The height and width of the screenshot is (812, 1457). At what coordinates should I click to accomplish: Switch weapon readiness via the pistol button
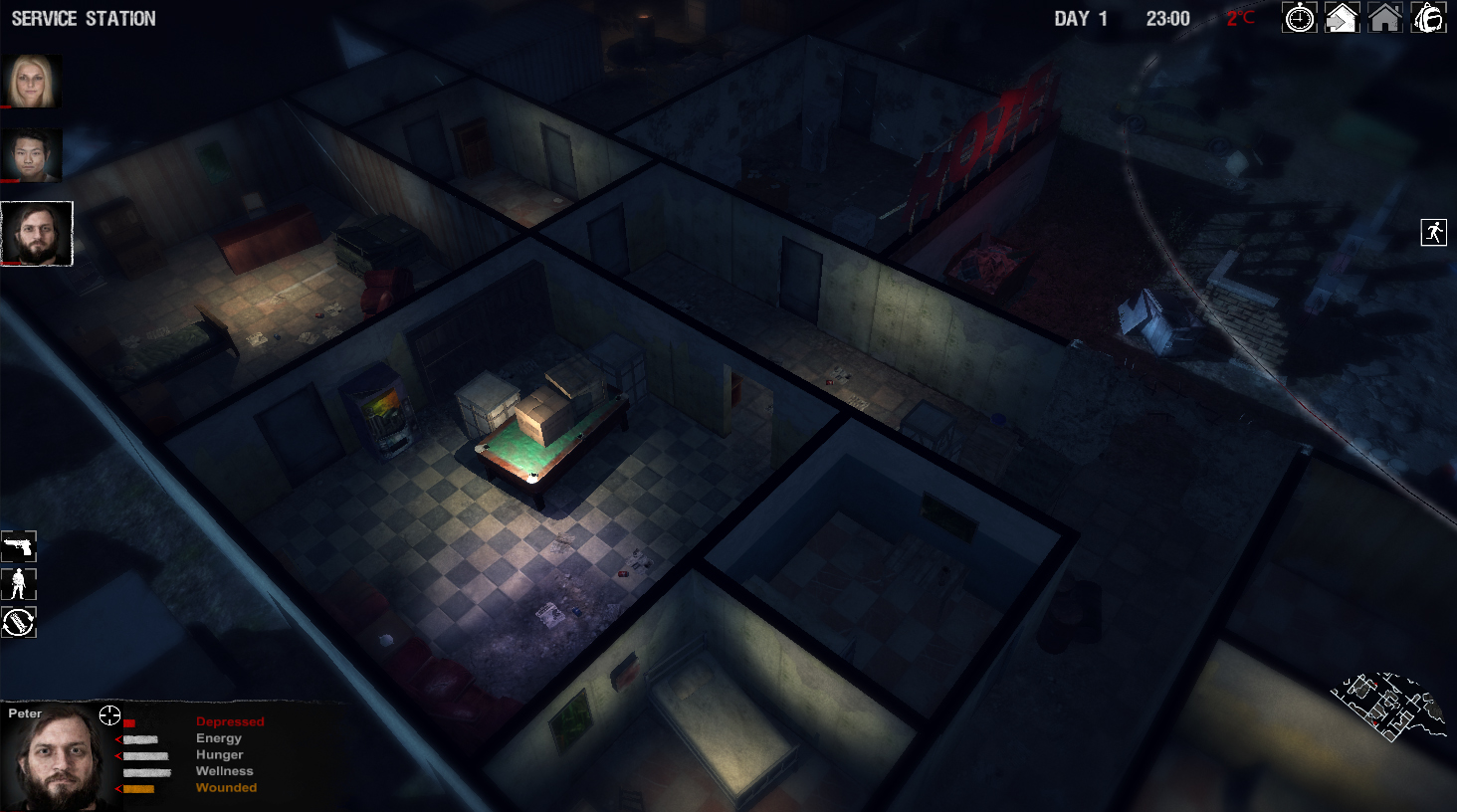click(x=18, y=546)
